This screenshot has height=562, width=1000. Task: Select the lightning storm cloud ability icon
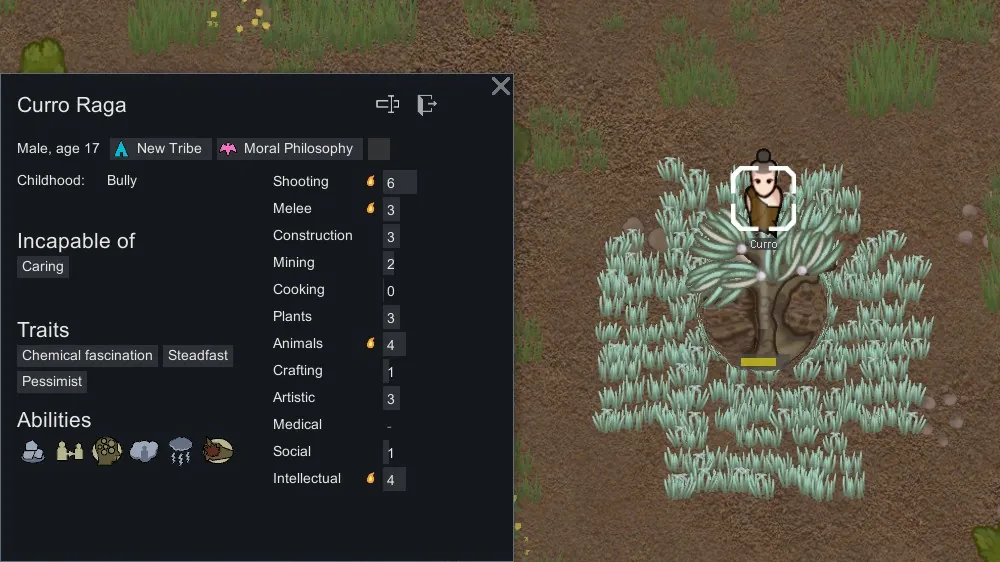[181, 451]
